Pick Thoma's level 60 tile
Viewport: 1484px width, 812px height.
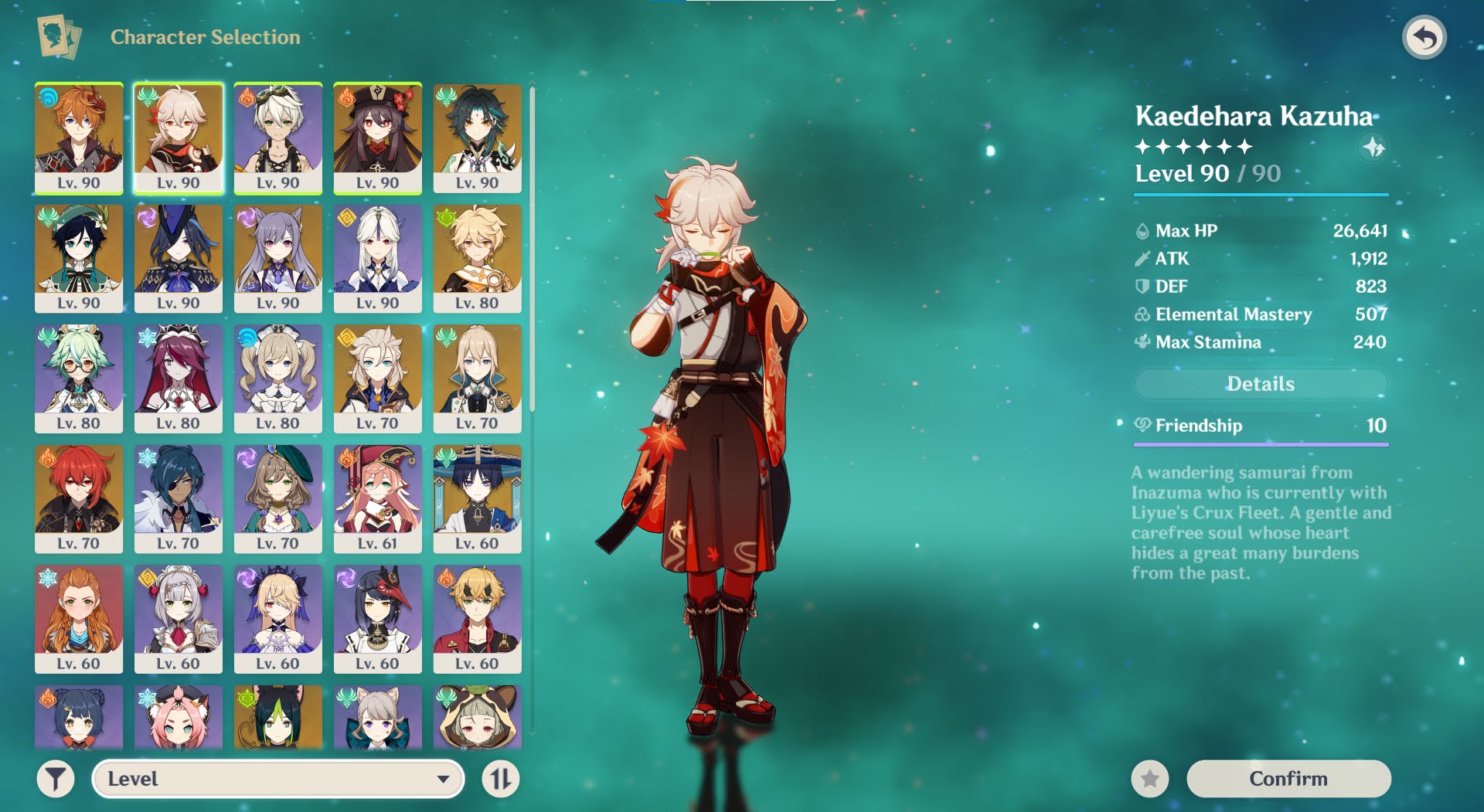pos(478,619)
